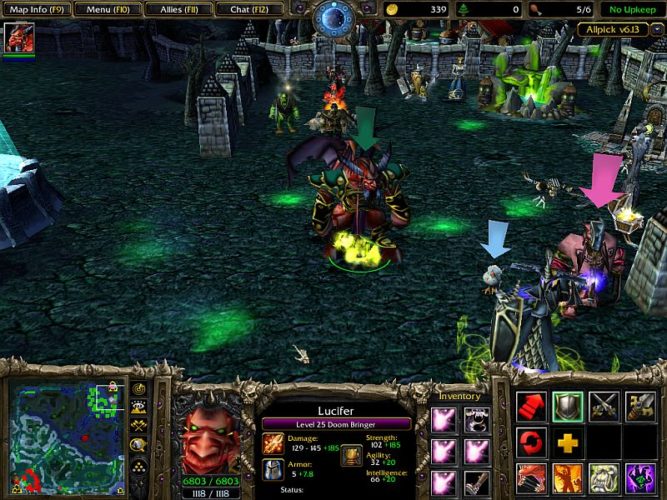This screenshot has width=667, height=500.
Task: Click Lucifer's hero portrait
Action: pyautogui.click(x=213, y=440)
